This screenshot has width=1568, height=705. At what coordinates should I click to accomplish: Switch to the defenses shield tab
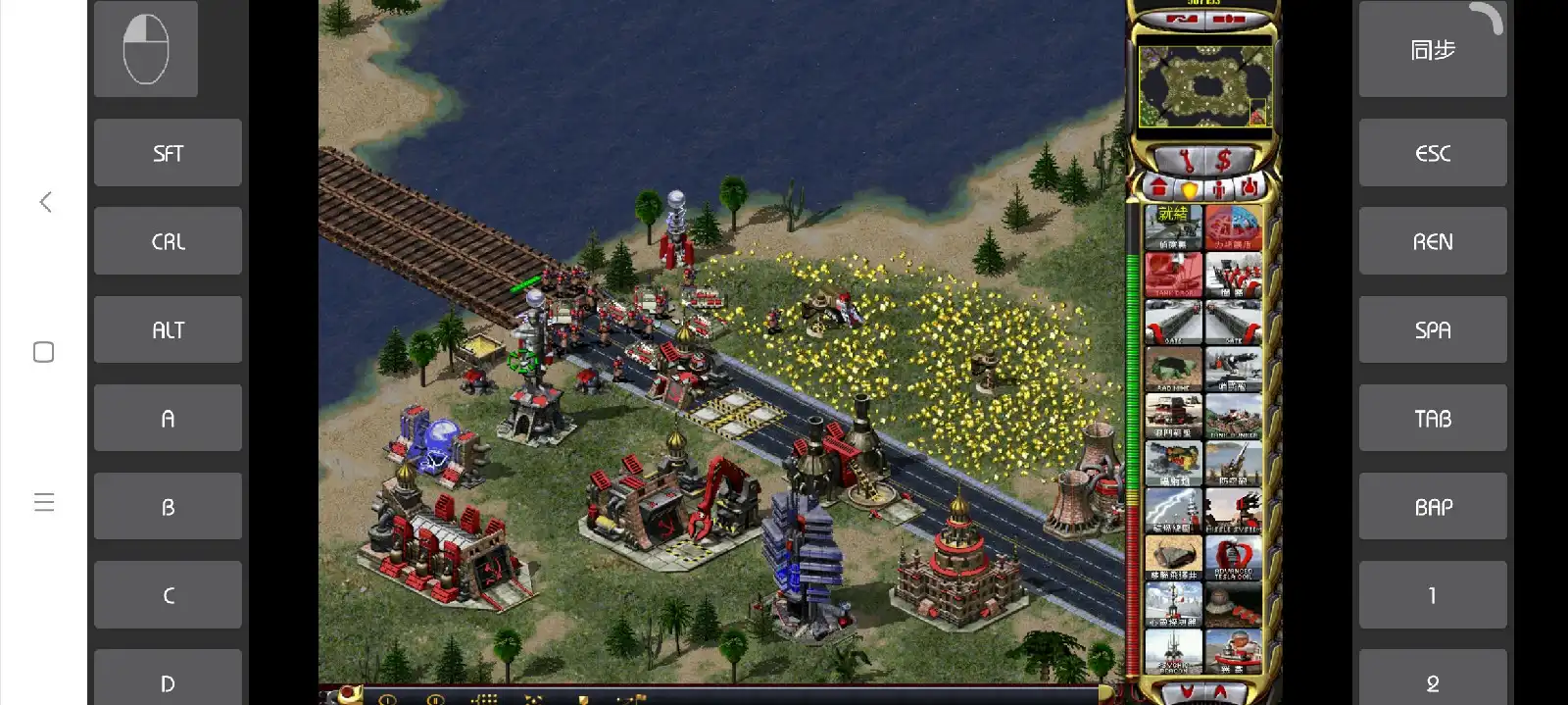[1189, 188]
